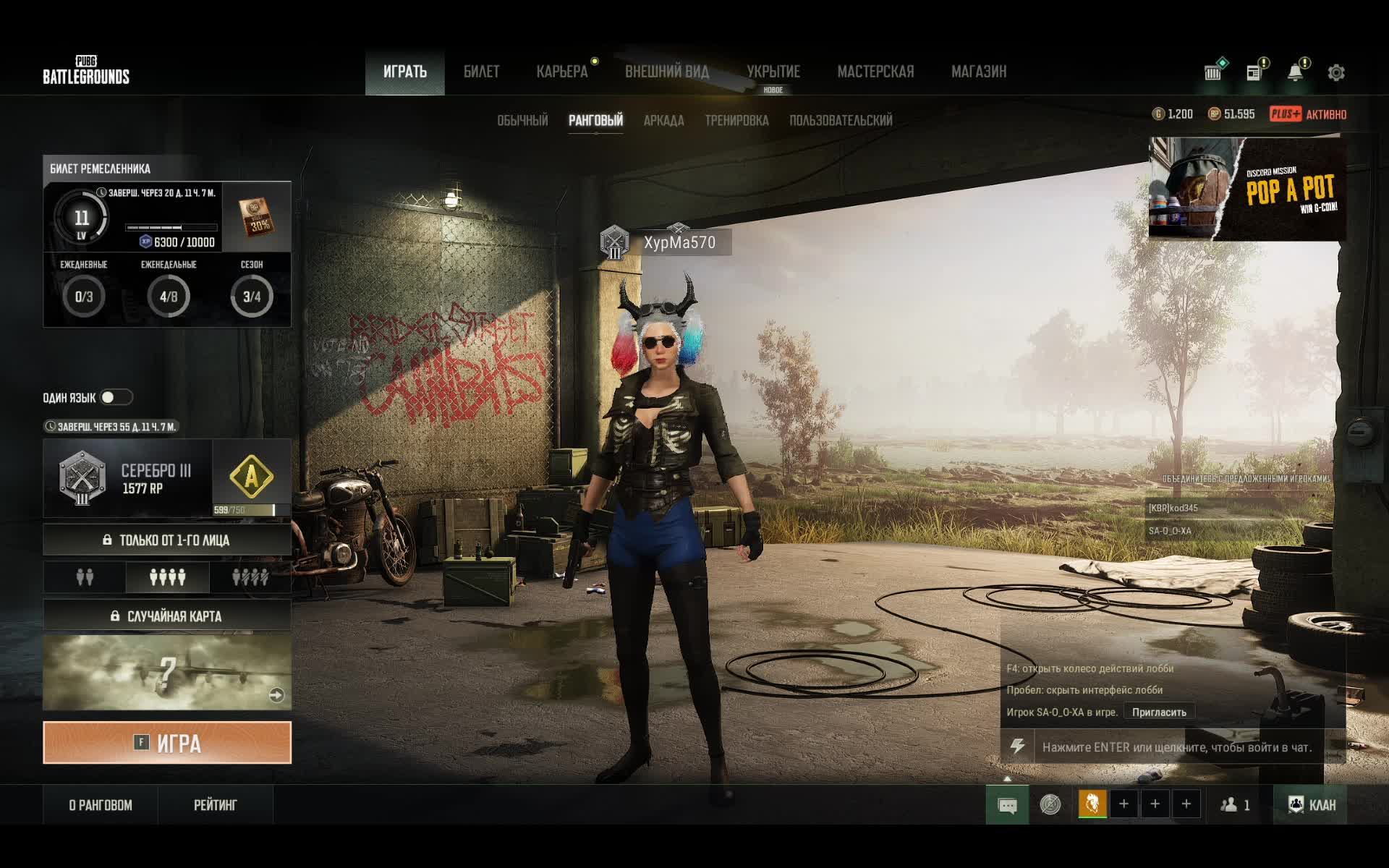Select ОБЫЧНЫЙ normal mode
The image size is (1389, 868).
(x=522, y=121)
